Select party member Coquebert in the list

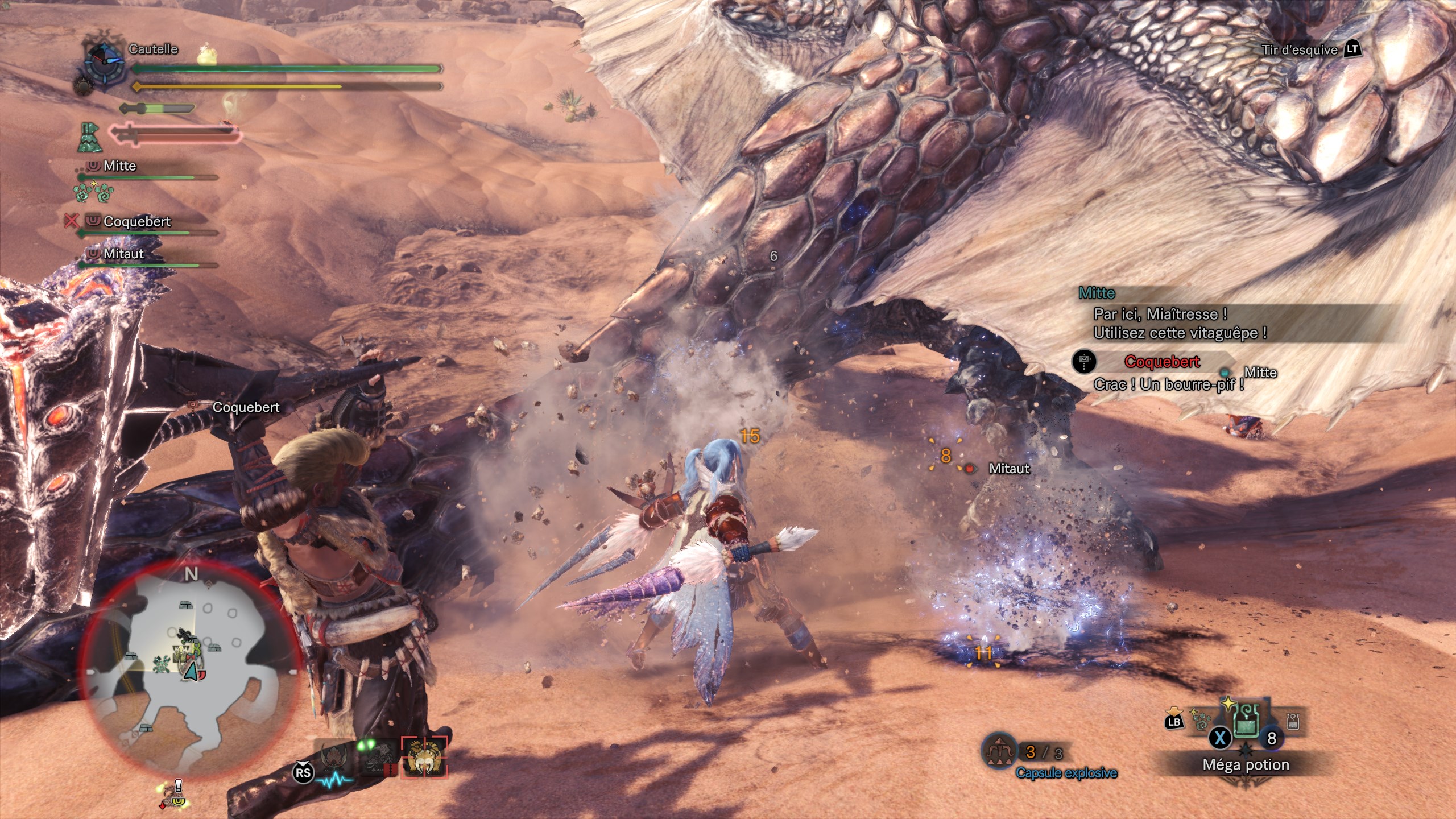tap(136, 222)
